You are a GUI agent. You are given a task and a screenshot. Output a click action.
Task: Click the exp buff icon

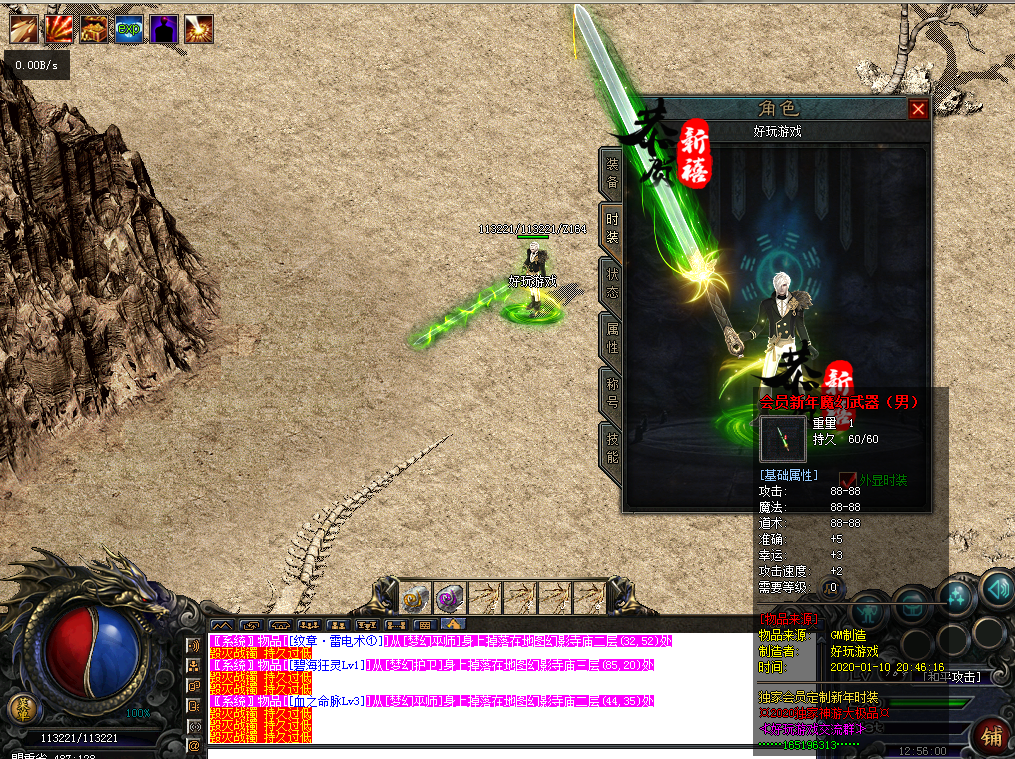click(128, 29)
